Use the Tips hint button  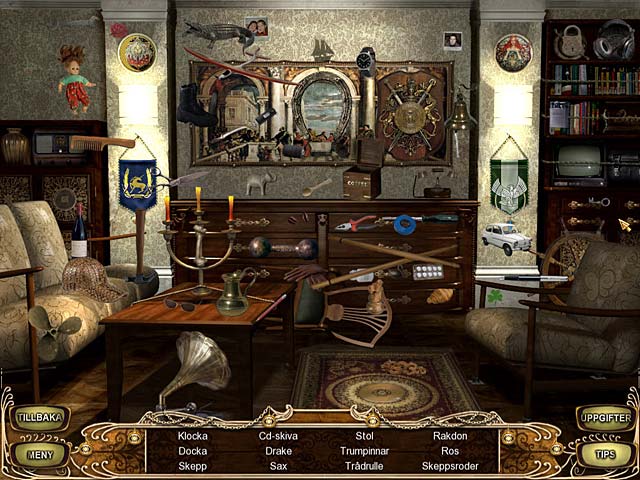coord(606,454)
